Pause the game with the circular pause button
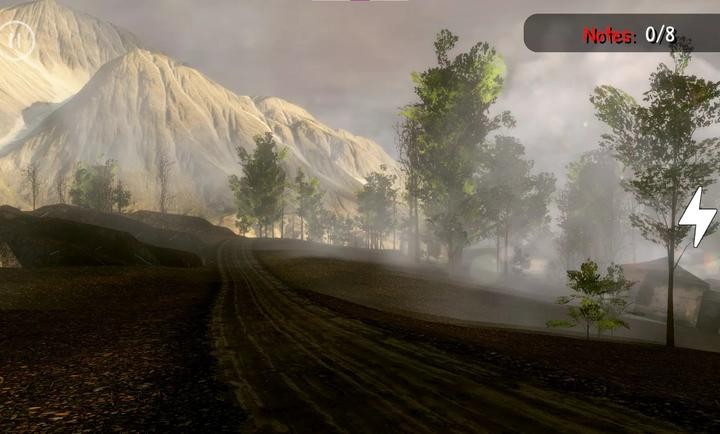 (16, 40)
